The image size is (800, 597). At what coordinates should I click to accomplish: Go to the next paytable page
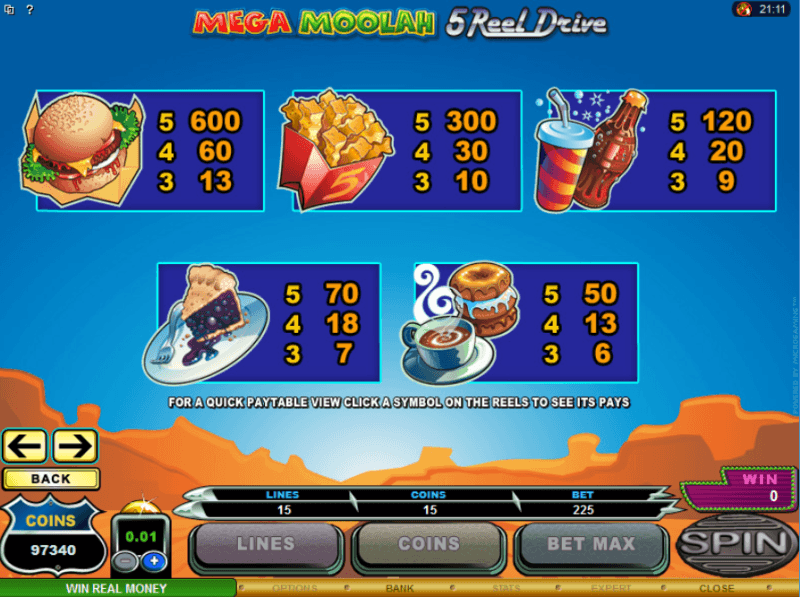coord(74,444)
